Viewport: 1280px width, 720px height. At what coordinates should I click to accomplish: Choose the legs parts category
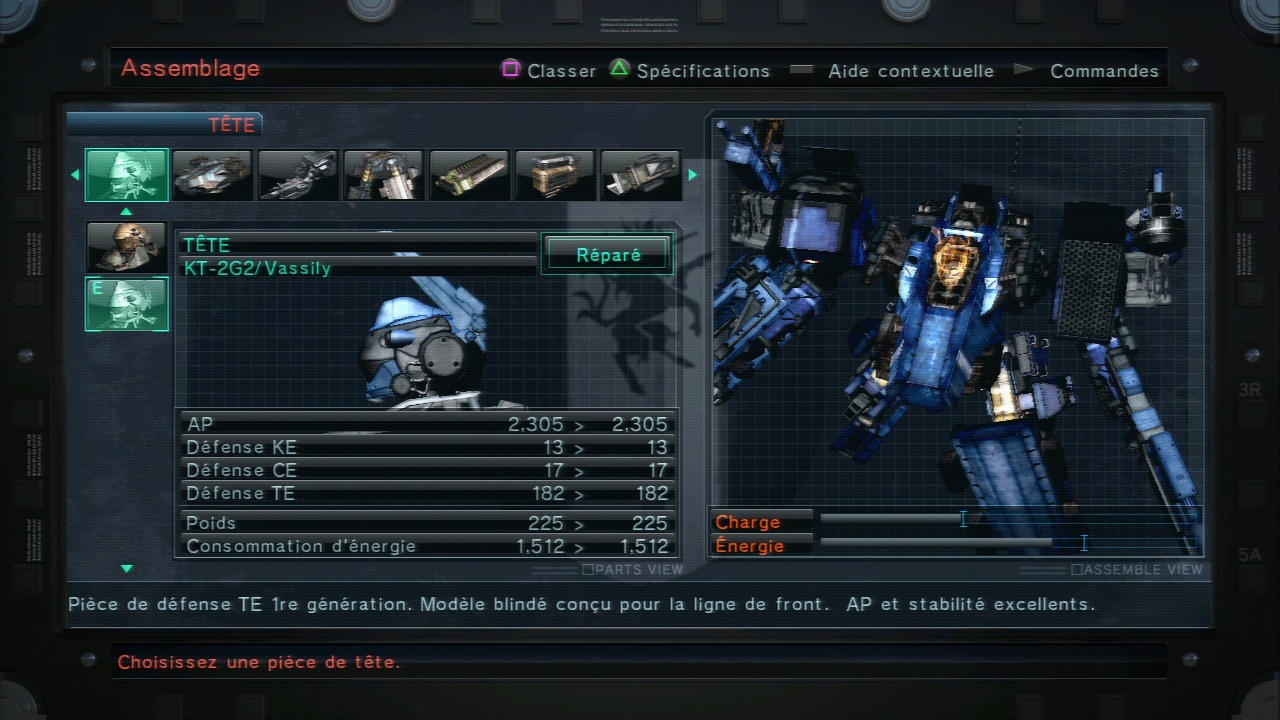[x=383, y=175]
